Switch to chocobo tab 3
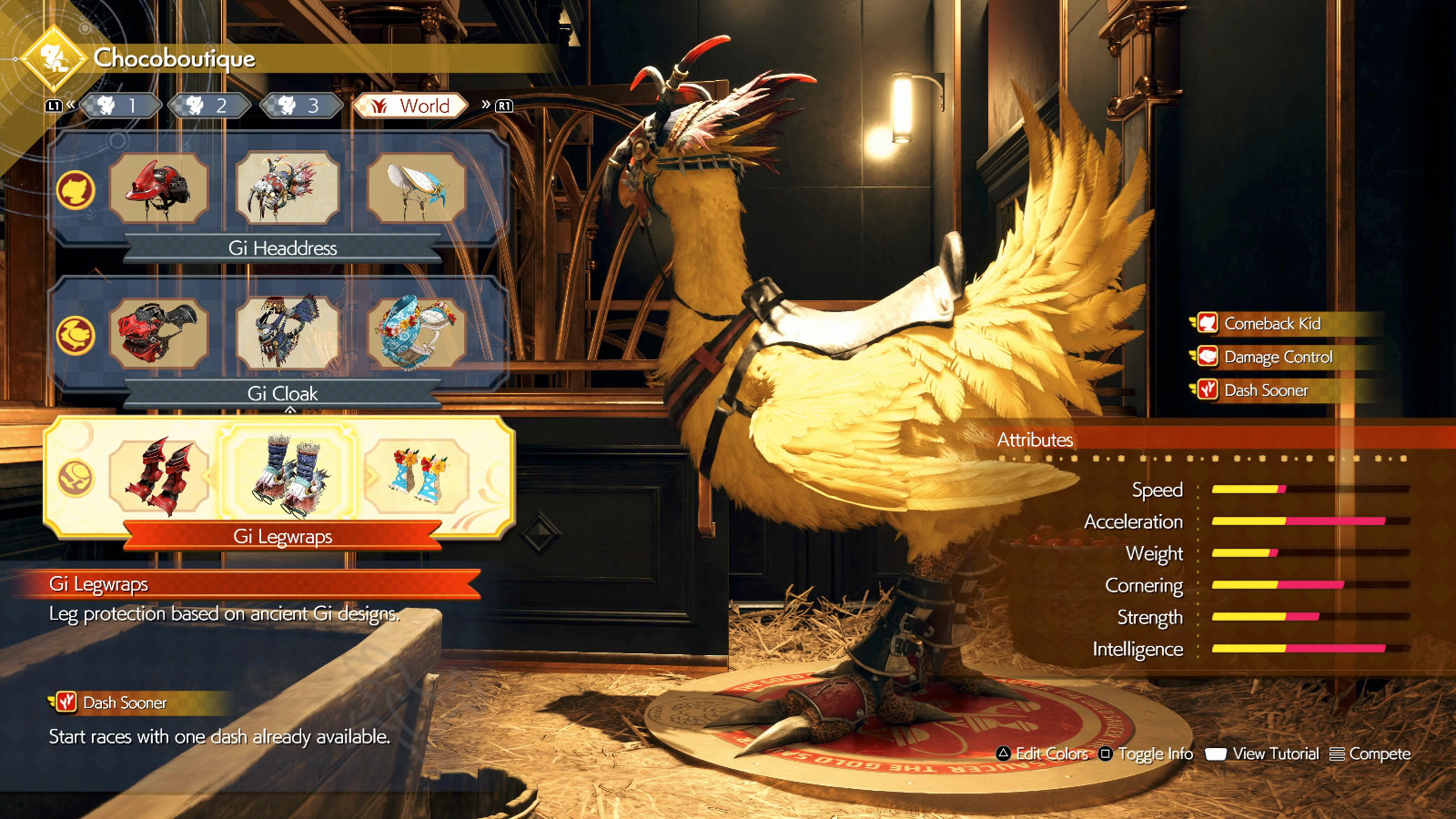The image size is (1456, 819). click(300, 106)
